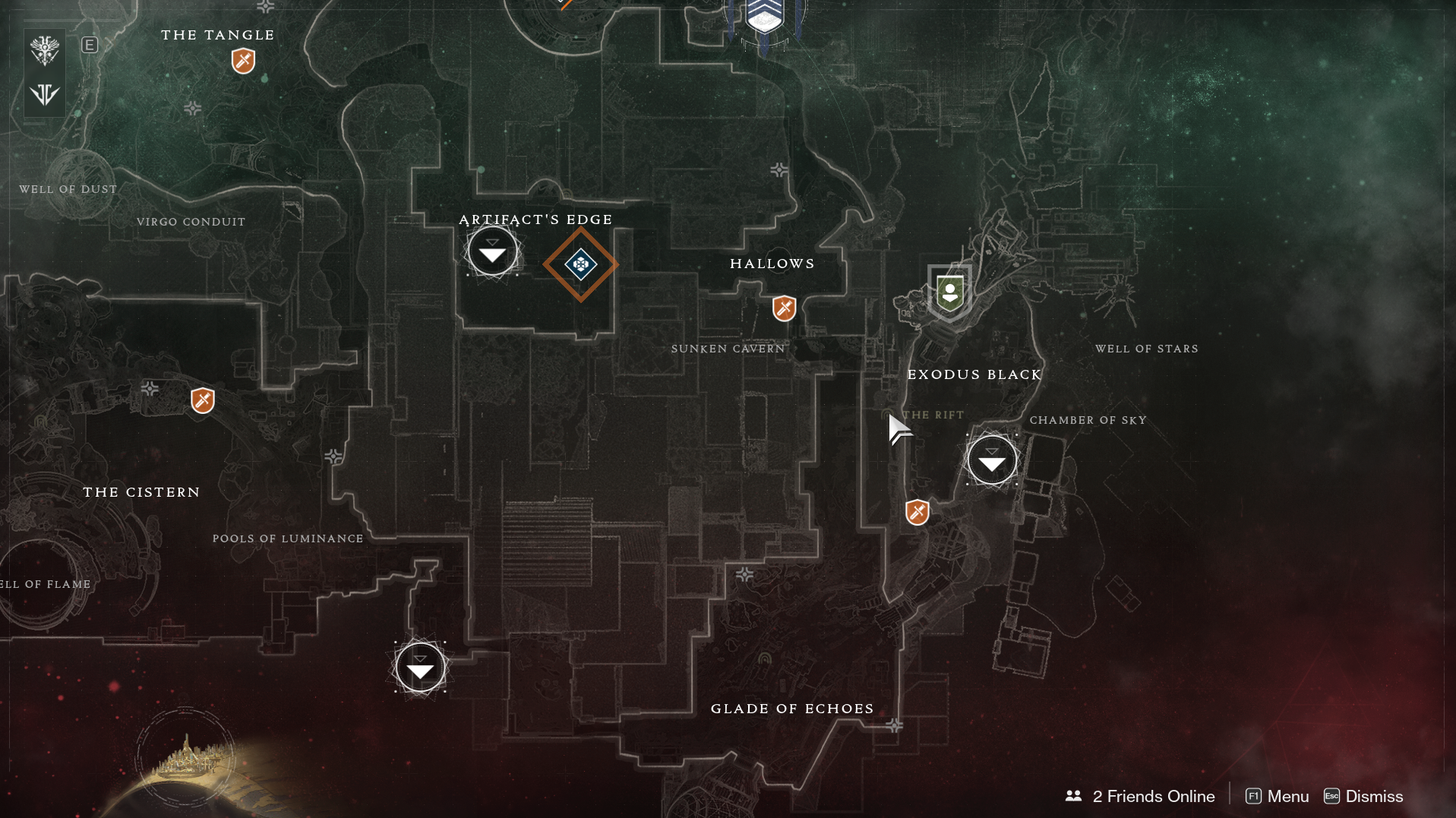Viewport: 1456px width, 818px height.
Task: Click the winged crest emblem in the side panel
Action: coord(45,51)
